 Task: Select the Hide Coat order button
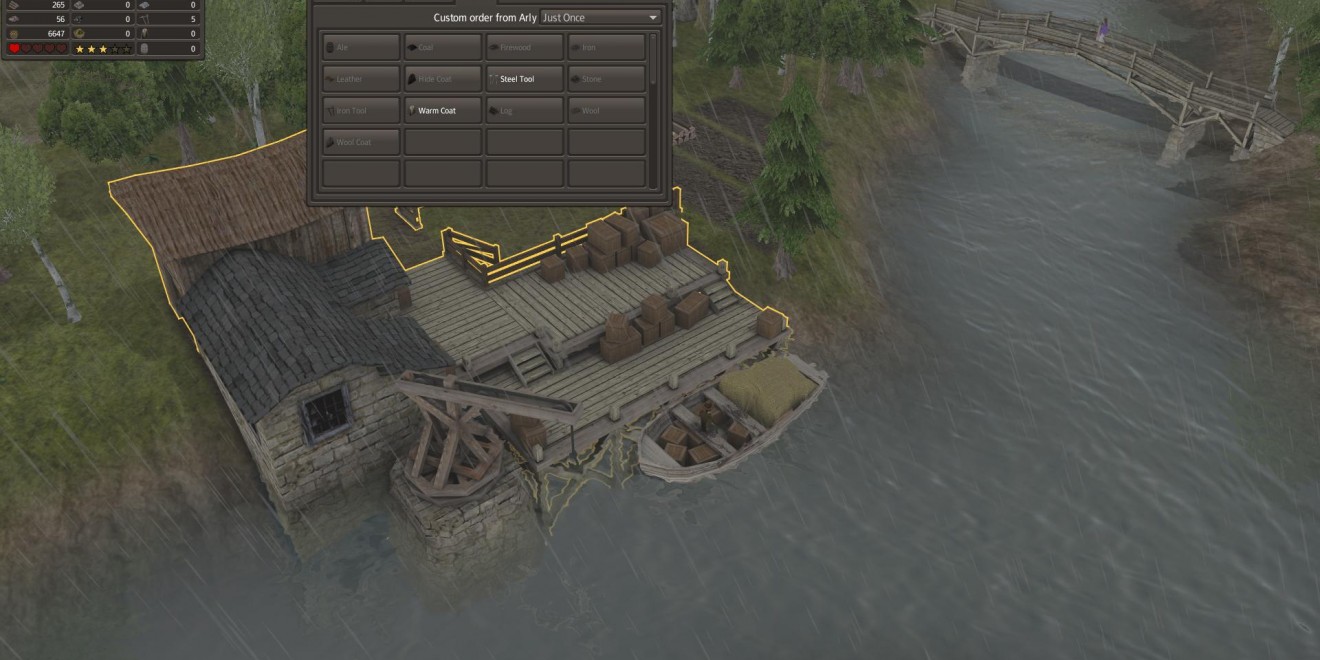click(x=443, y=79)
